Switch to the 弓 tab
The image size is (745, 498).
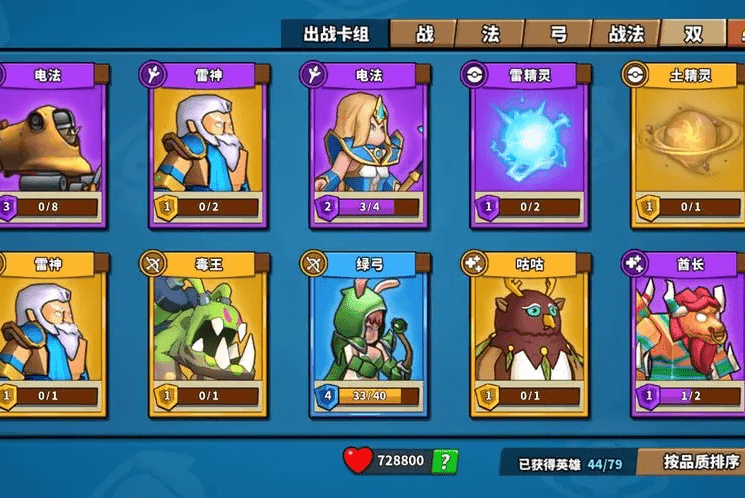[x=558, y=34]
